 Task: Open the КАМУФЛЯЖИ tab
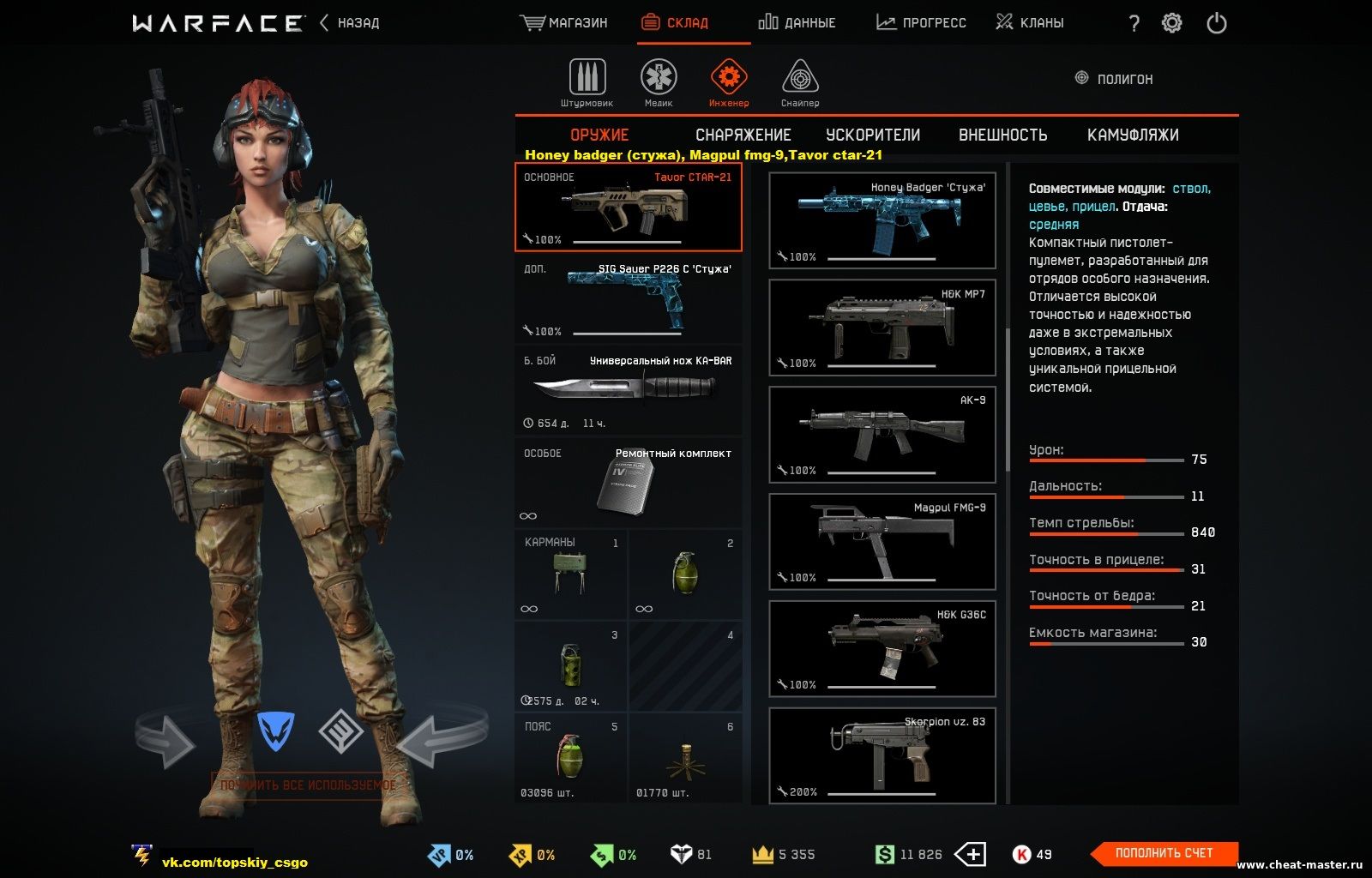click(1133, 135)
